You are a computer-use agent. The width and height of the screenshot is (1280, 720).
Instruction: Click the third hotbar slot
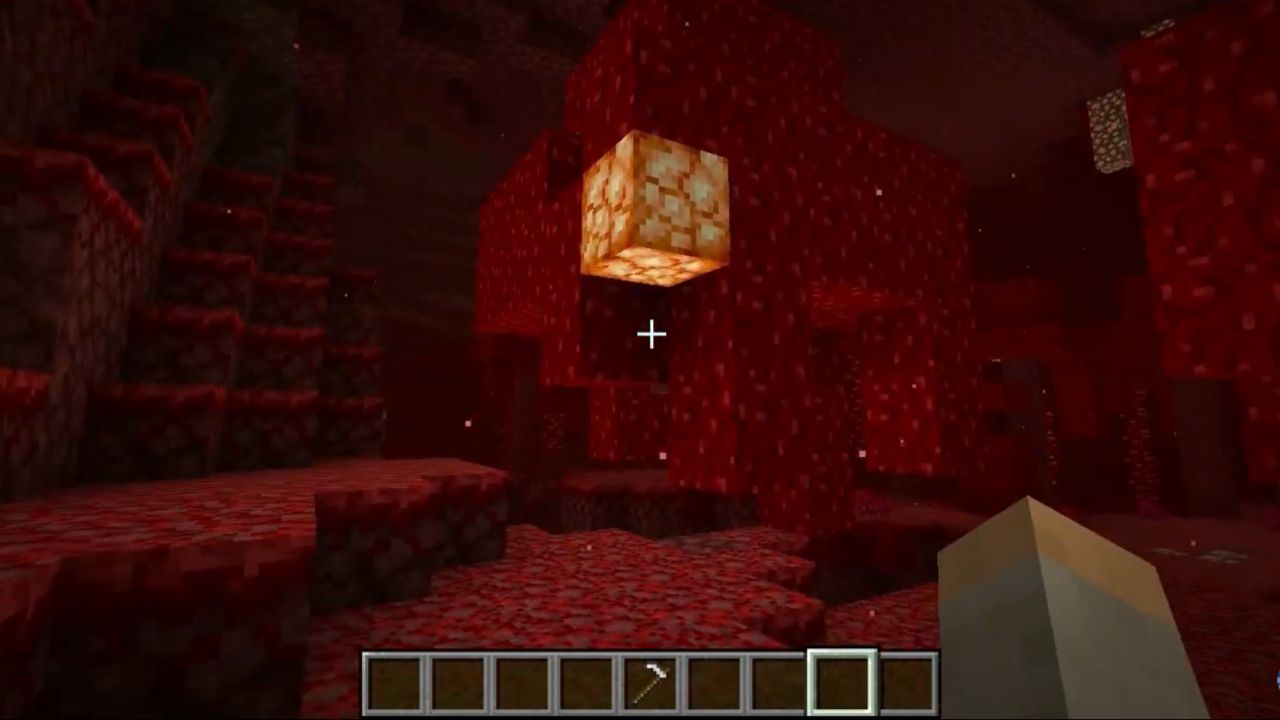pyautogui.click(x=521, y=682)
